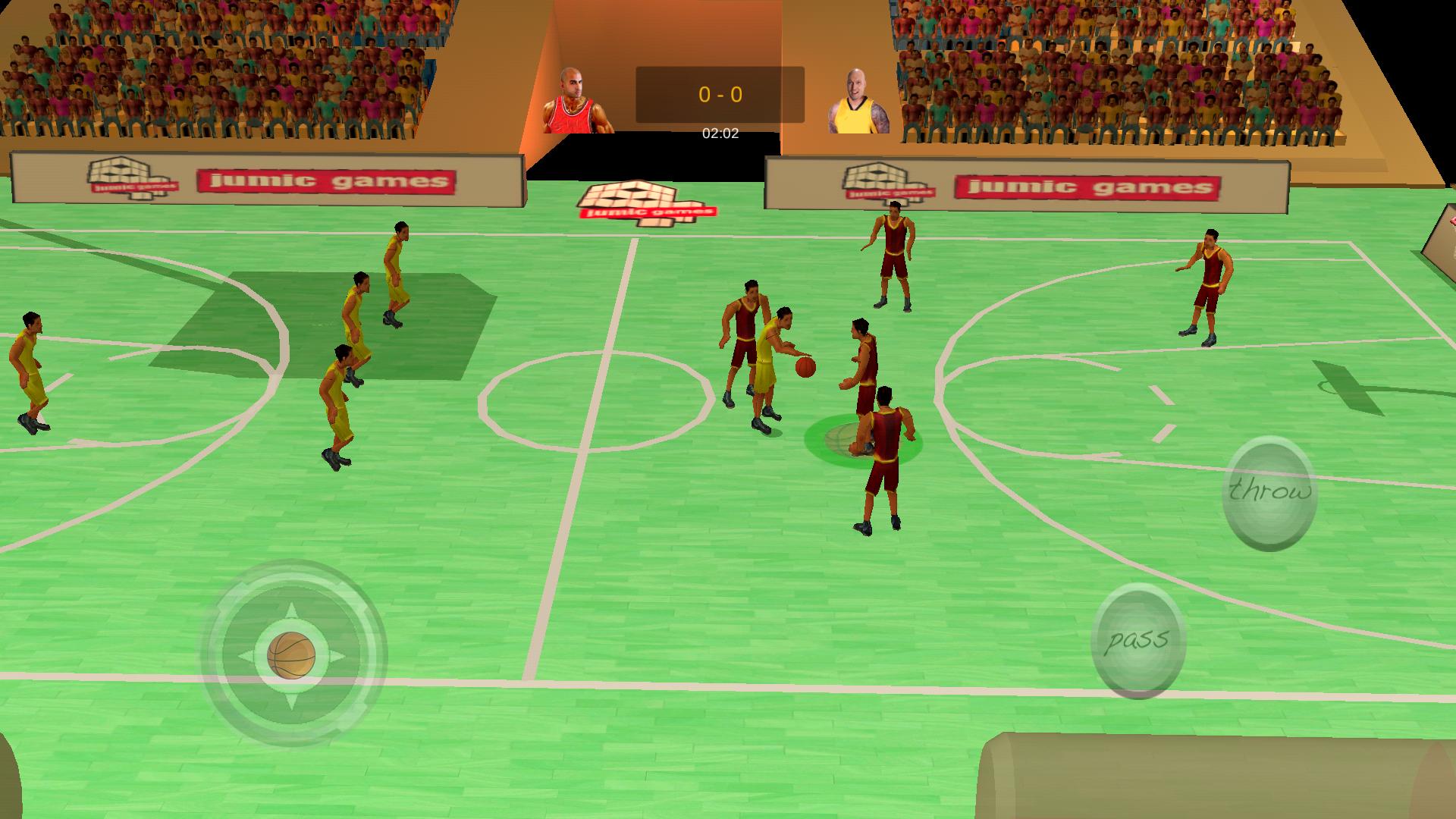Tap the pass button
Viewport: 1456px width, 819px height.
[1137, 641]
